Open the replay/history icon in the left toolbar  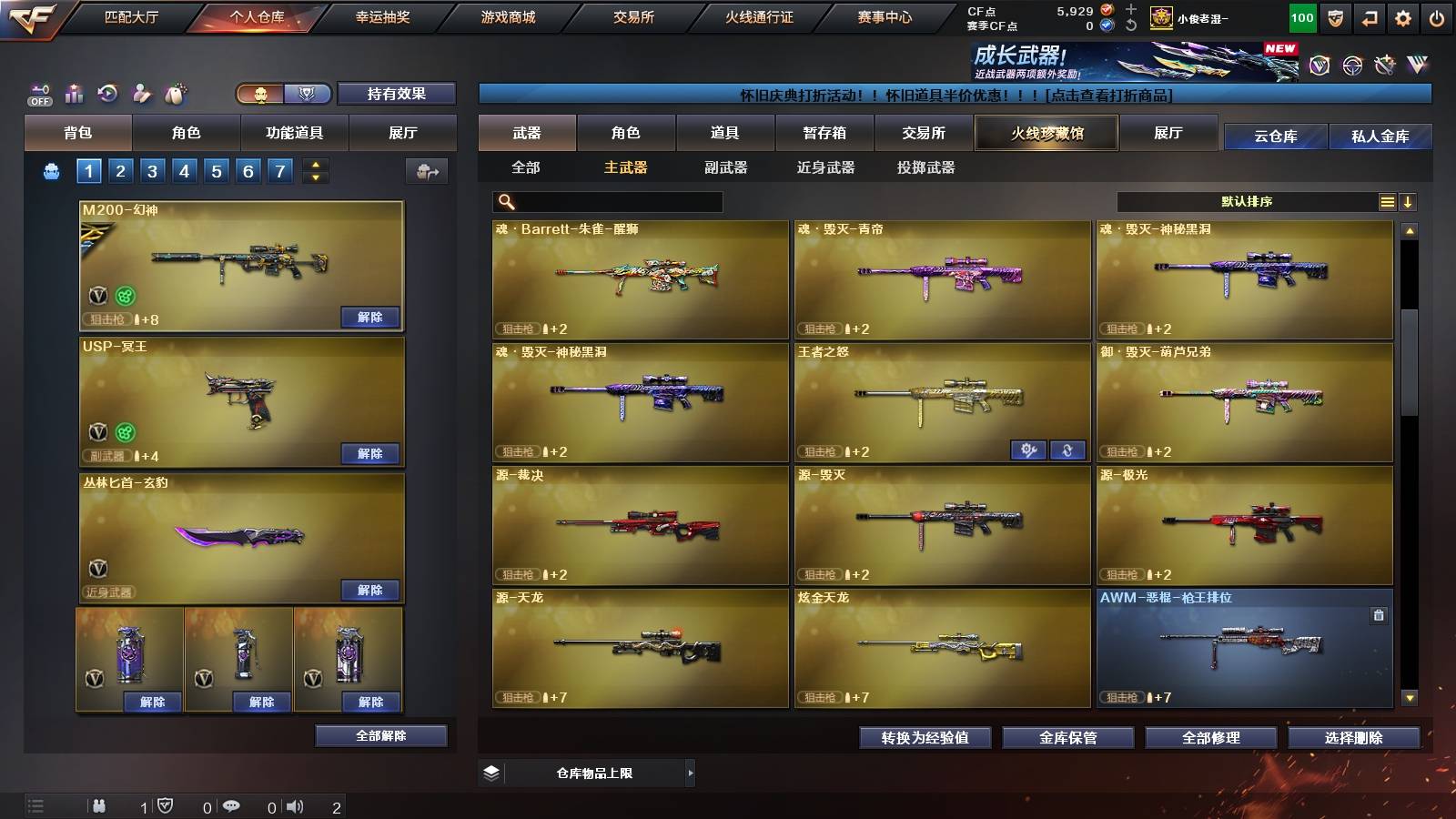(108, 92)
